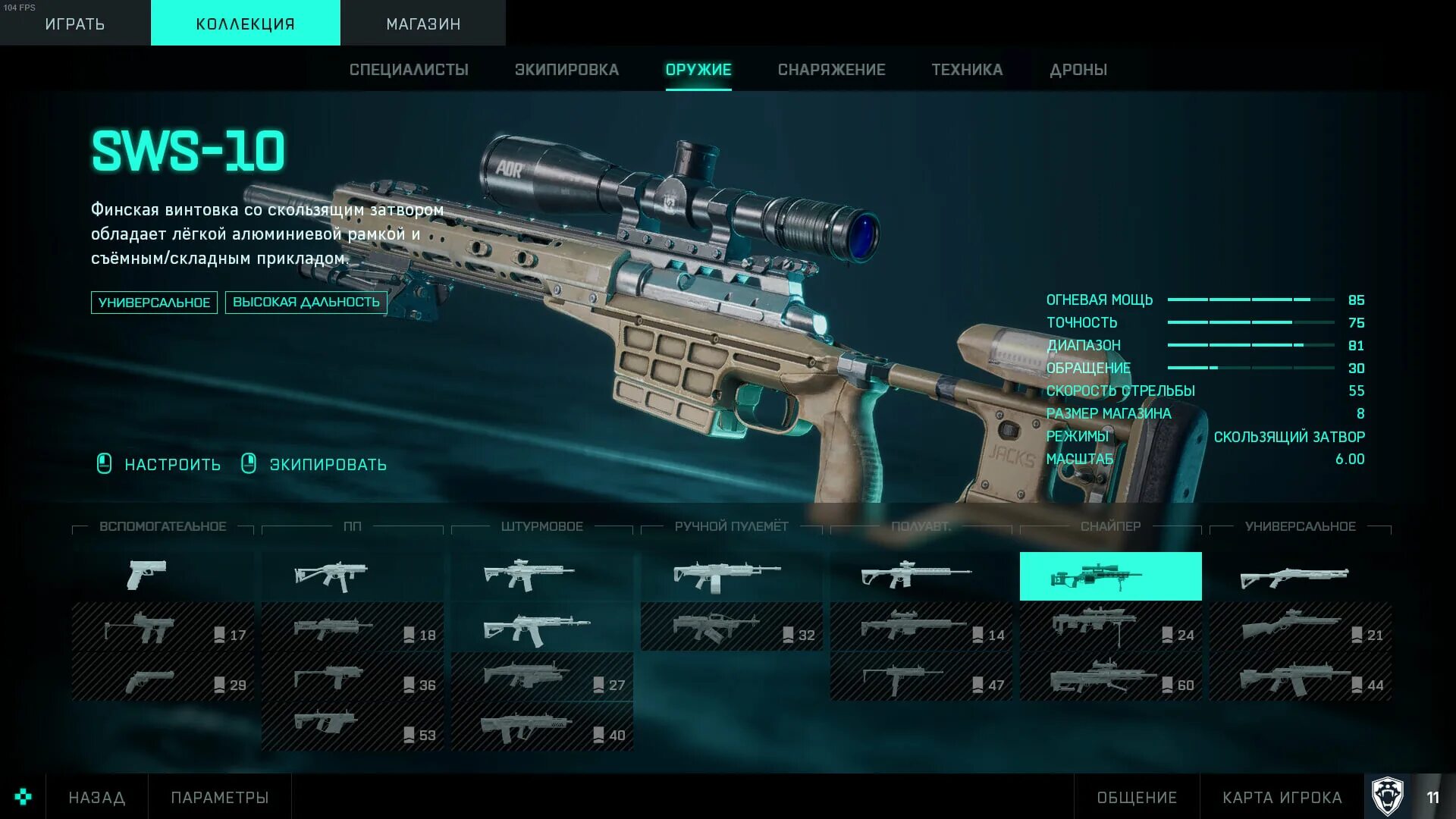Choose the first submachine gun under ПП
Viewport: 1456px width, 819px height.
click(331, 576)
